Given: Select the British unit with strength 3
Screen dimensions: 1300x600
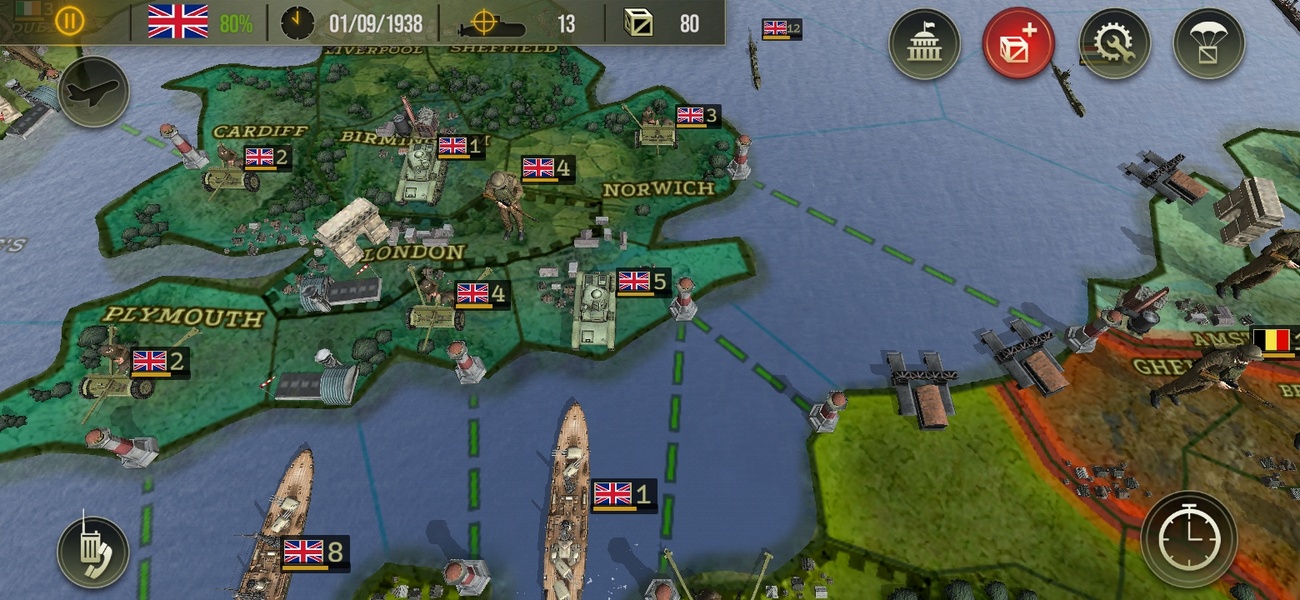Looking at the screenshot, I should (x=657, y=128).
